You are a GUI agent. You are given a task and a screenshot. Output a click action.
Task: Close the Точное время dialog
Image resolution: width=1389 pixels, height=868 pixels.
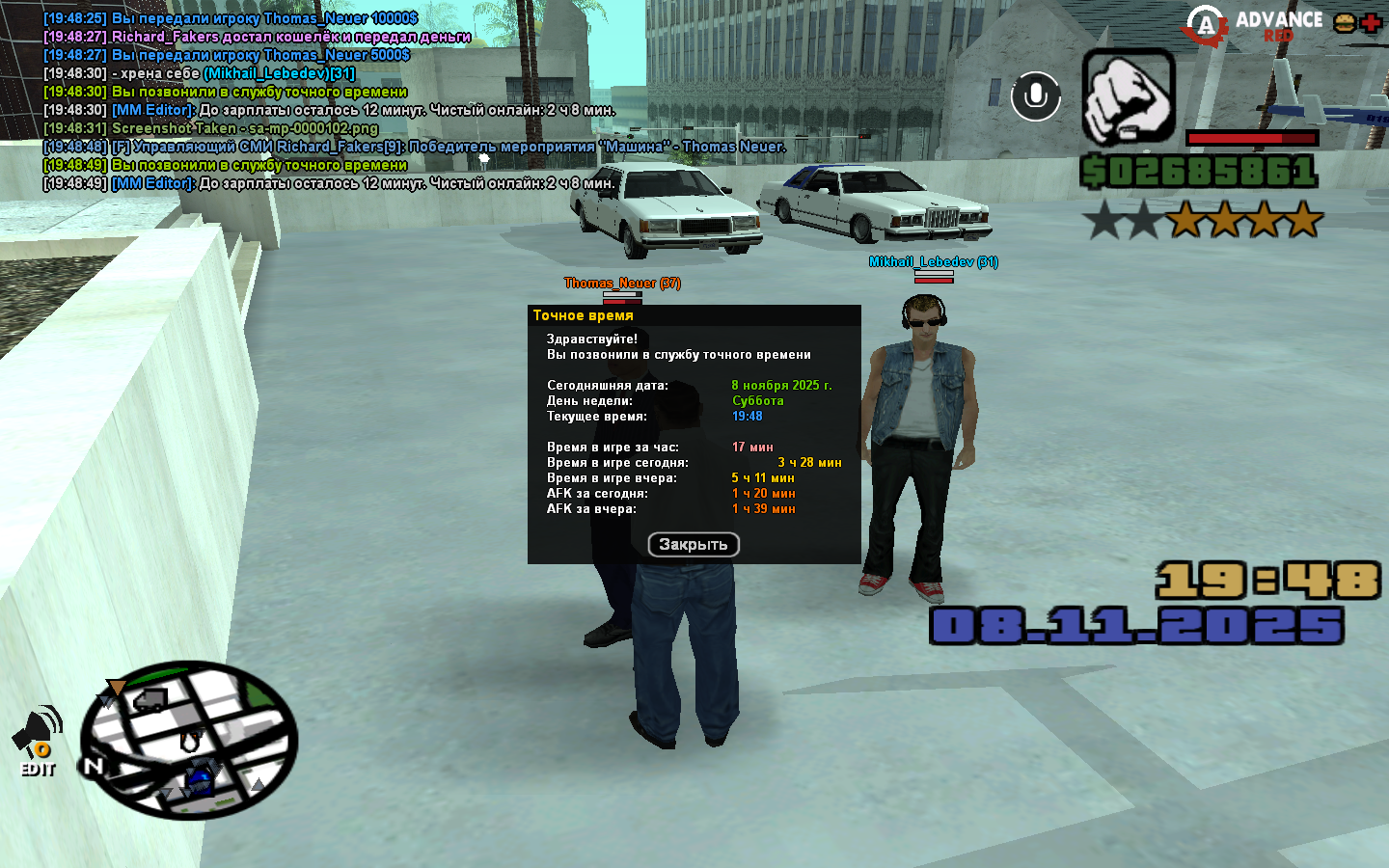point(694,545)
